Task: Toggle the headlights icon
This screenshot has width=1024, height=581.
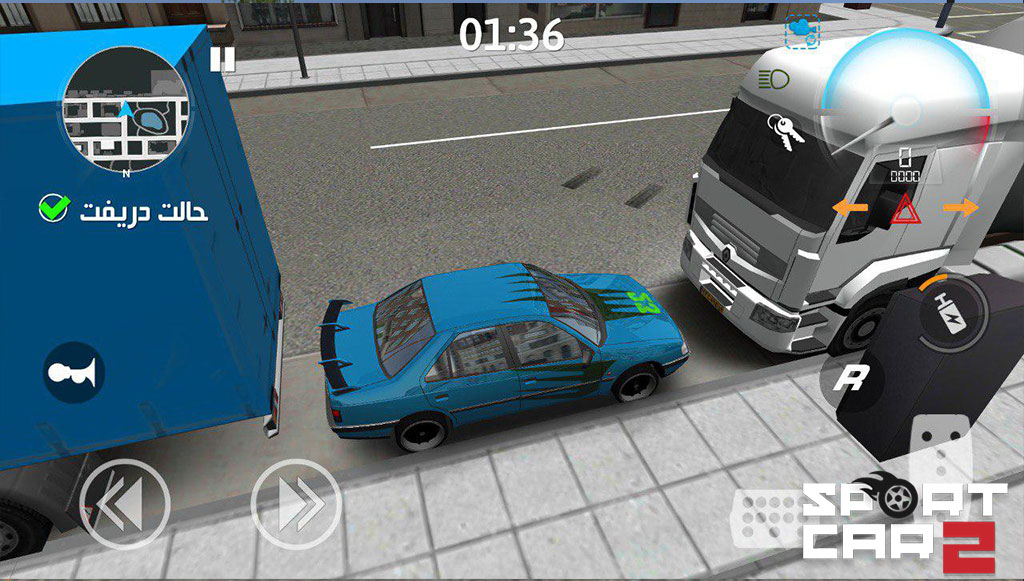Action: coord(772,78)
